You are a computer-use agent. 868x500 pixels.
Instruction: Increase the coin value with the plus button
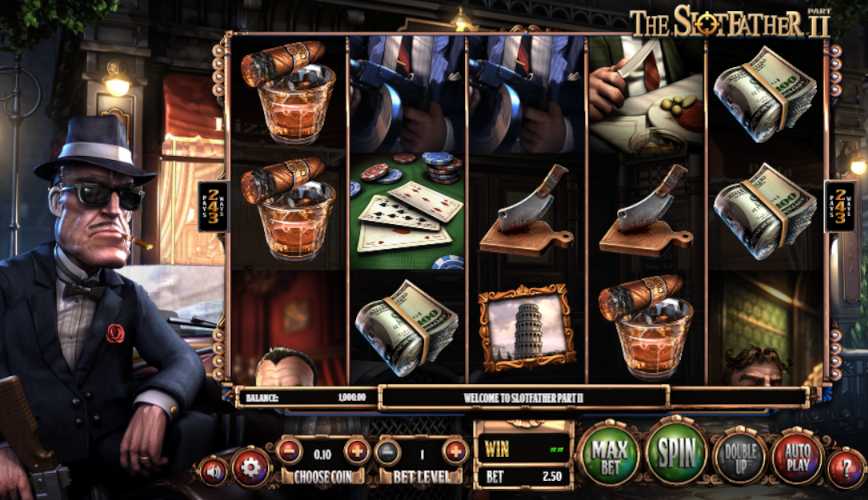pyautogui.click(x=357, y=451)
